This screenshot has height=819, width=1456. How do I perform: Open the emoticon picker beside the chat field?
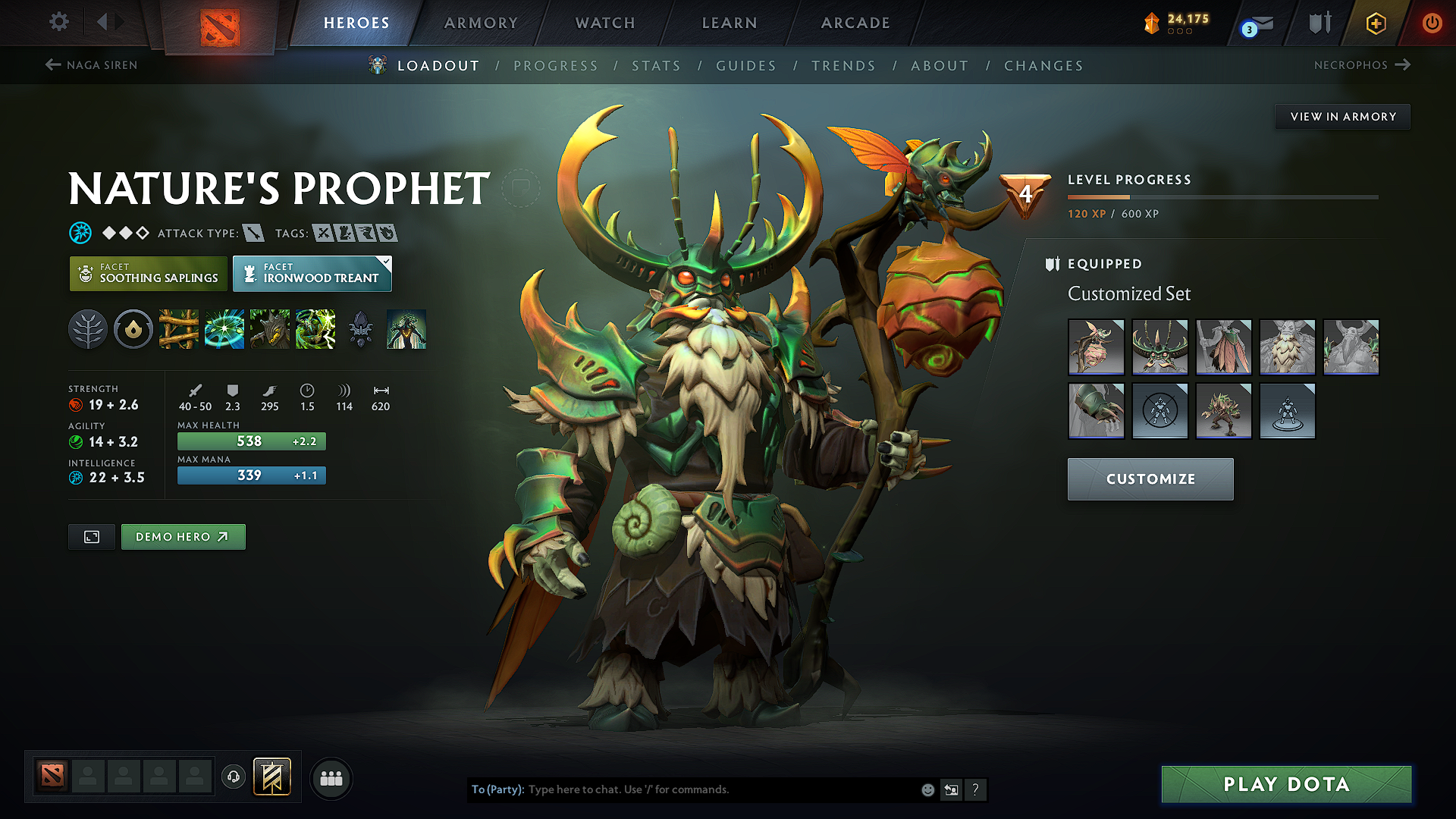tap(927, 789)
